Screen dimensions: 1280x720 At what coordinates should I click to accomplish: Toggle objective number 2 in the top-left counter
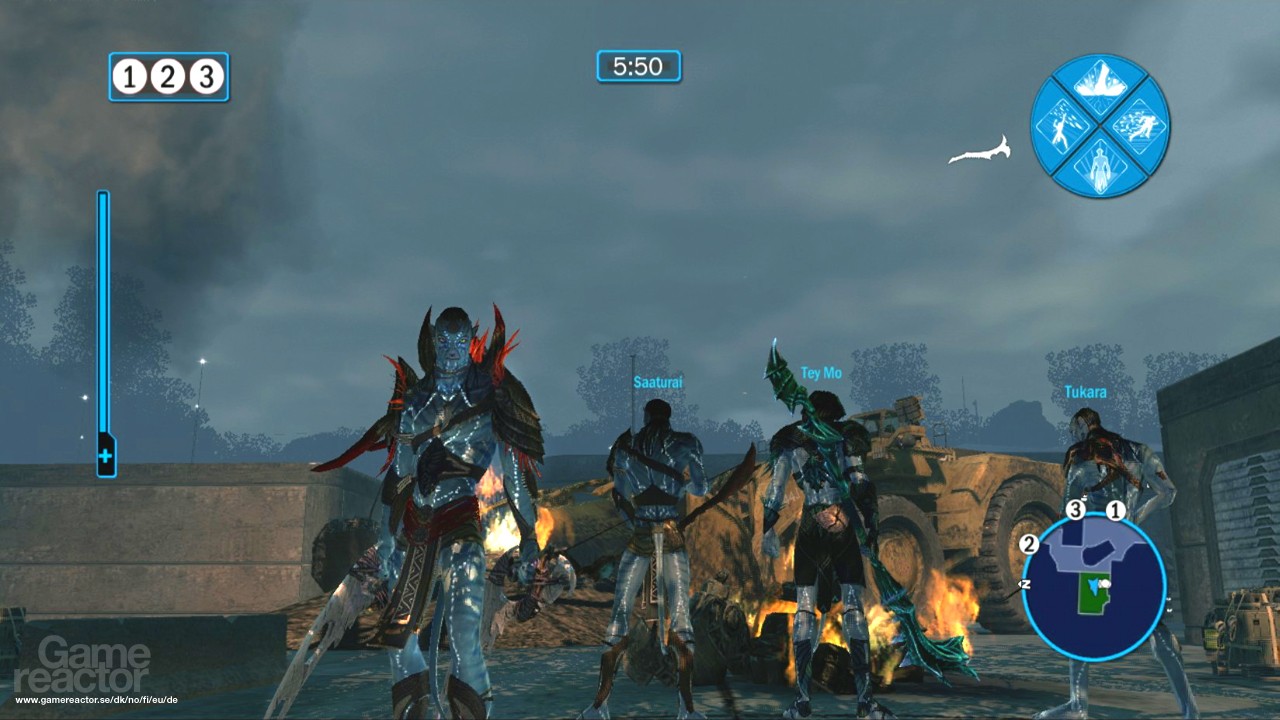167,76
